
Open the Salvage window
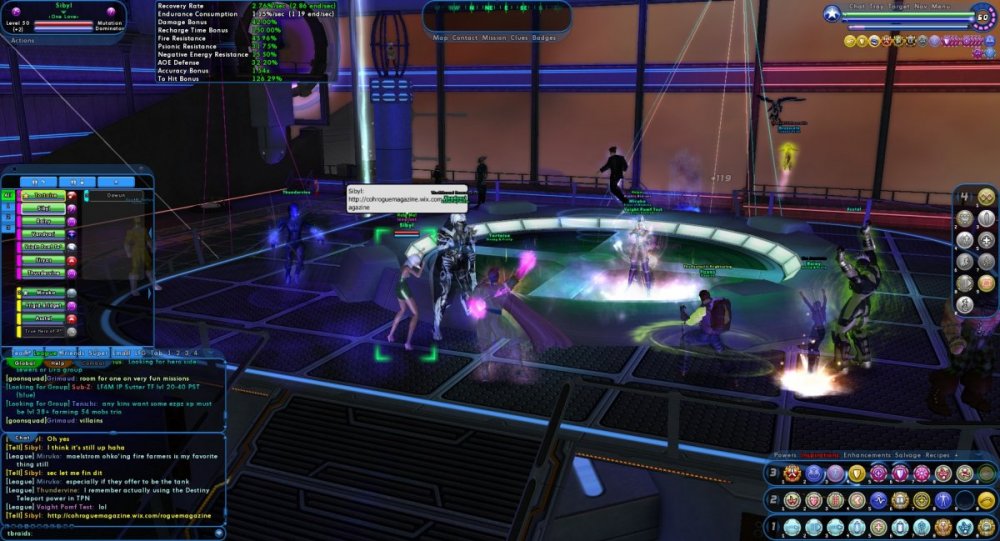tap(908, 455)
